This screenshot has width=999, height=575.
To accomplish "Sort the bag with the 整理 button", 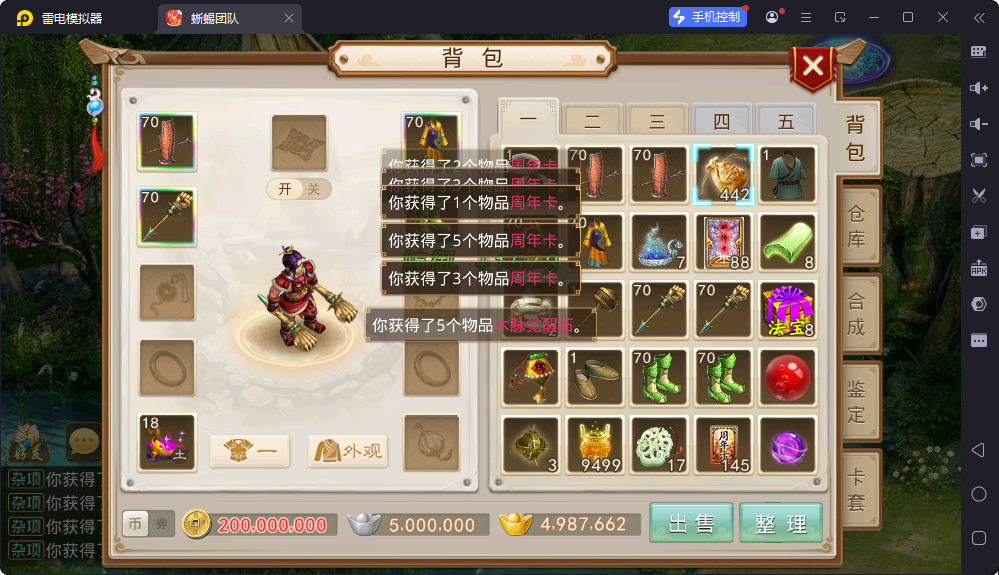I will tap(781, 523).
